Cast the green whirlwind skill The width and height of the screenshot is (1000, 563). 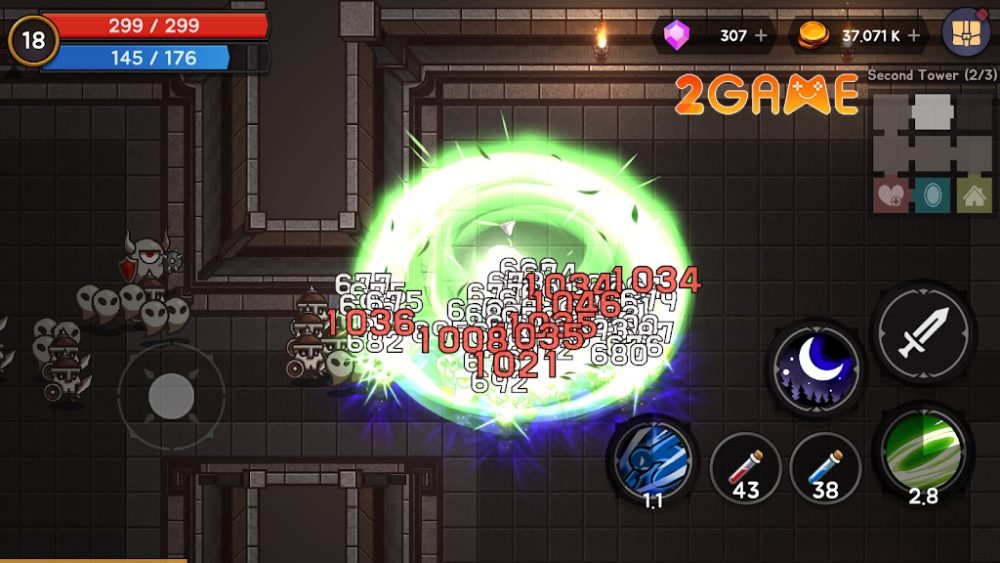click(x=921, y=451)
